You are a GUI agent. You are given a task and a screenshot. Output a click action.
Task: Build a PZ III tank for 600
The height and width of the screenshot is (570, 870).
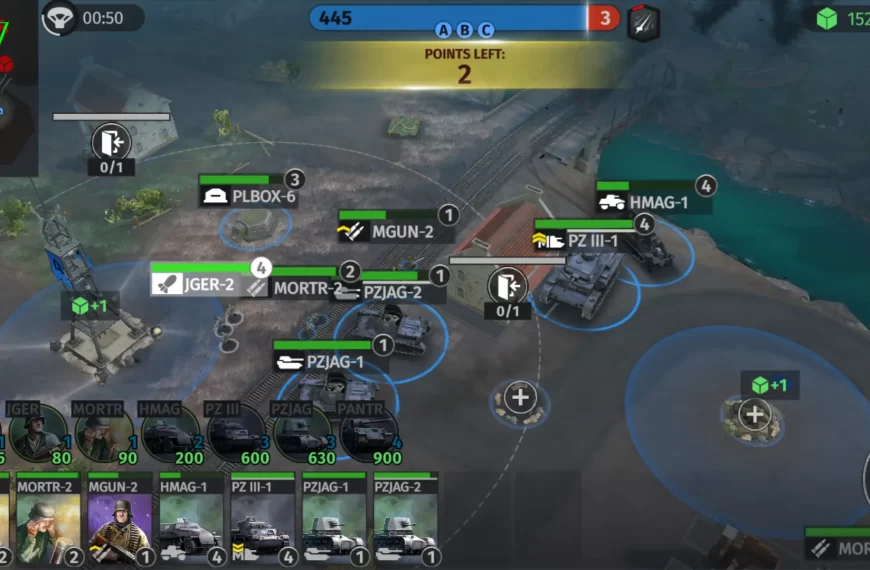coord(236,433)
